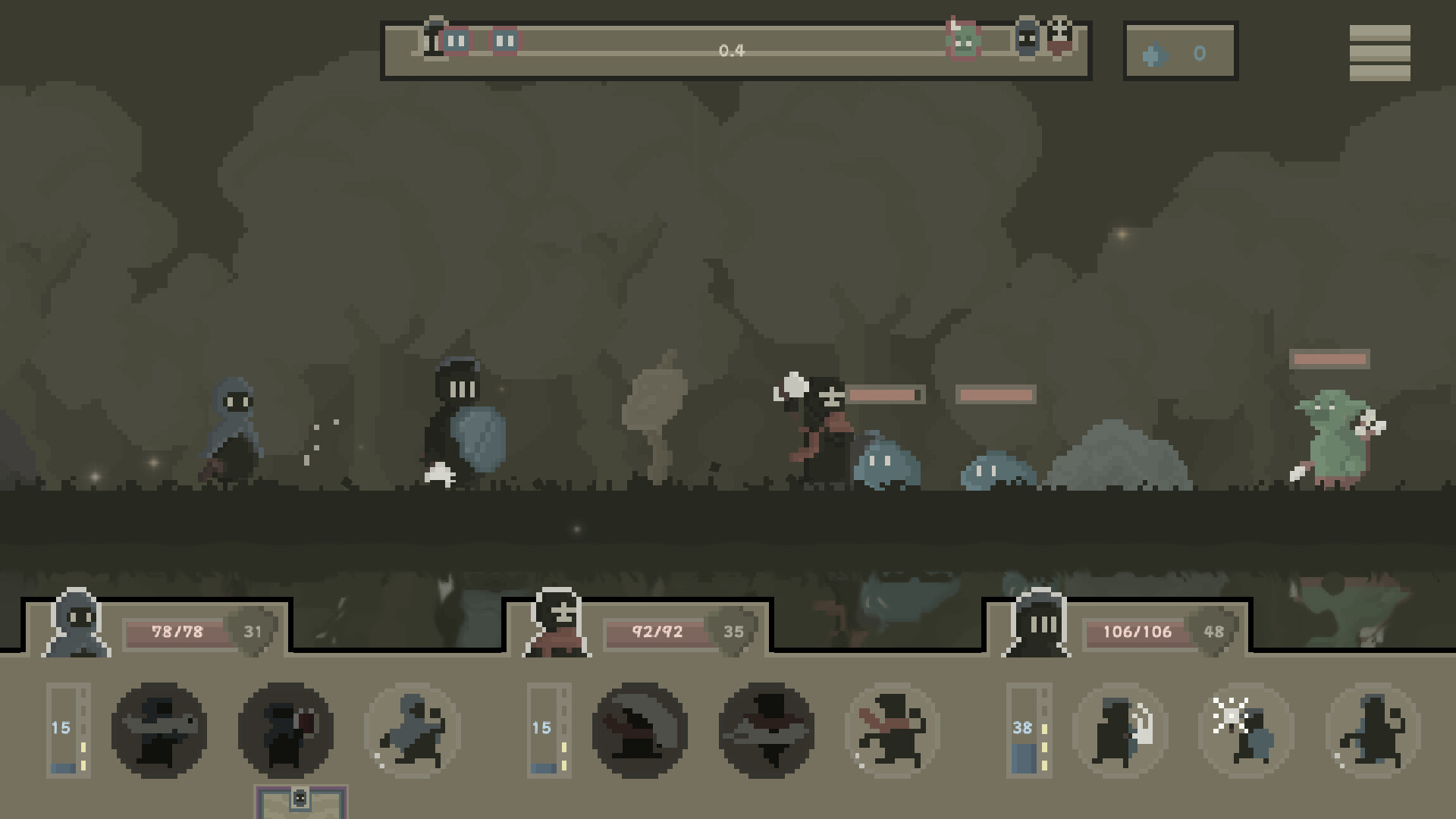Click the party position marker on the progress bar
This screenshot has width=1456, height=819.
click(434, 39)
